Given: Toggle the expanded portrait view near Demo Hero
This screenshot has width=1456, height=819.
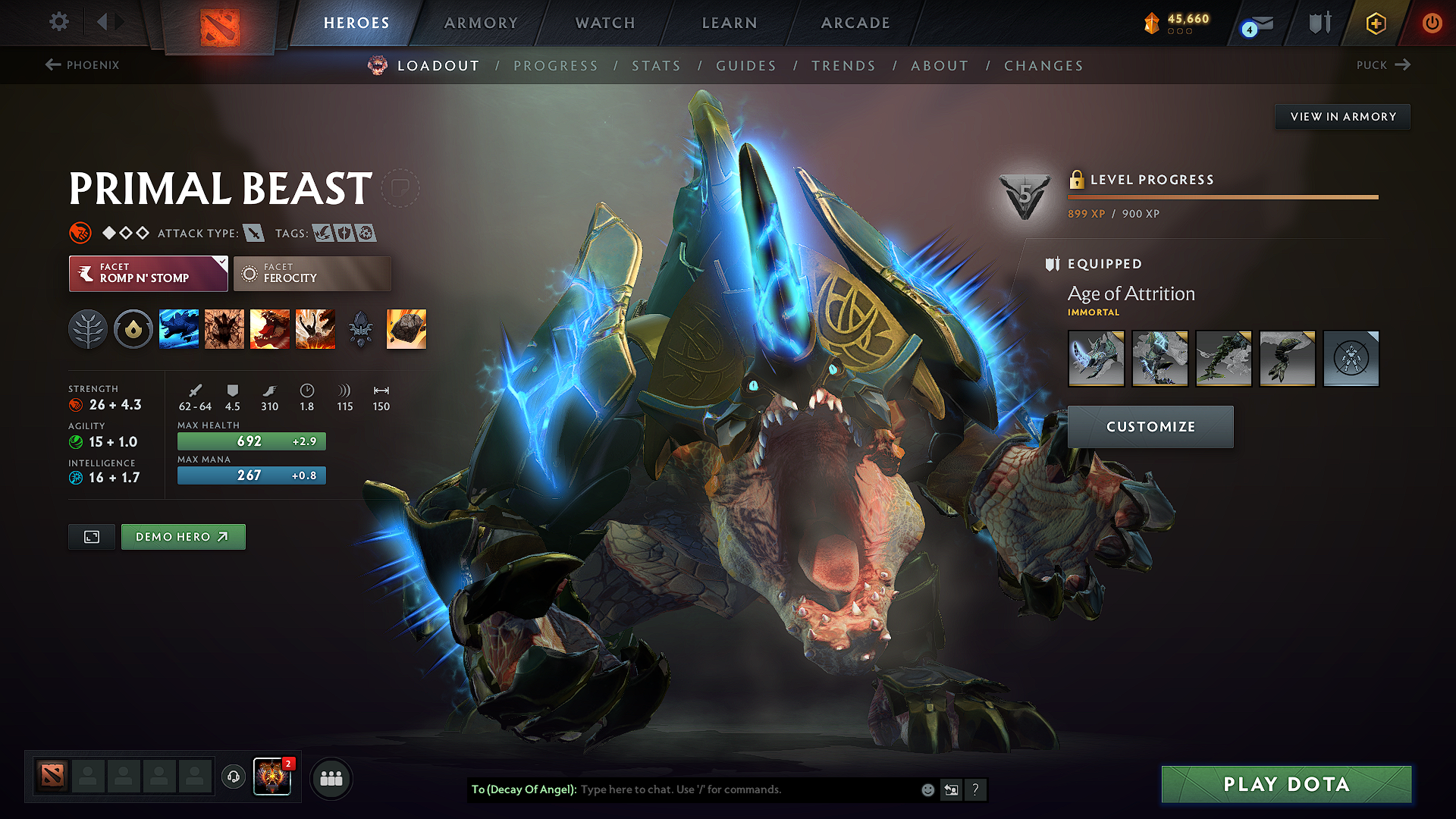Looking at the screenshot, I should pyautogui.click(x=91, y=536).
